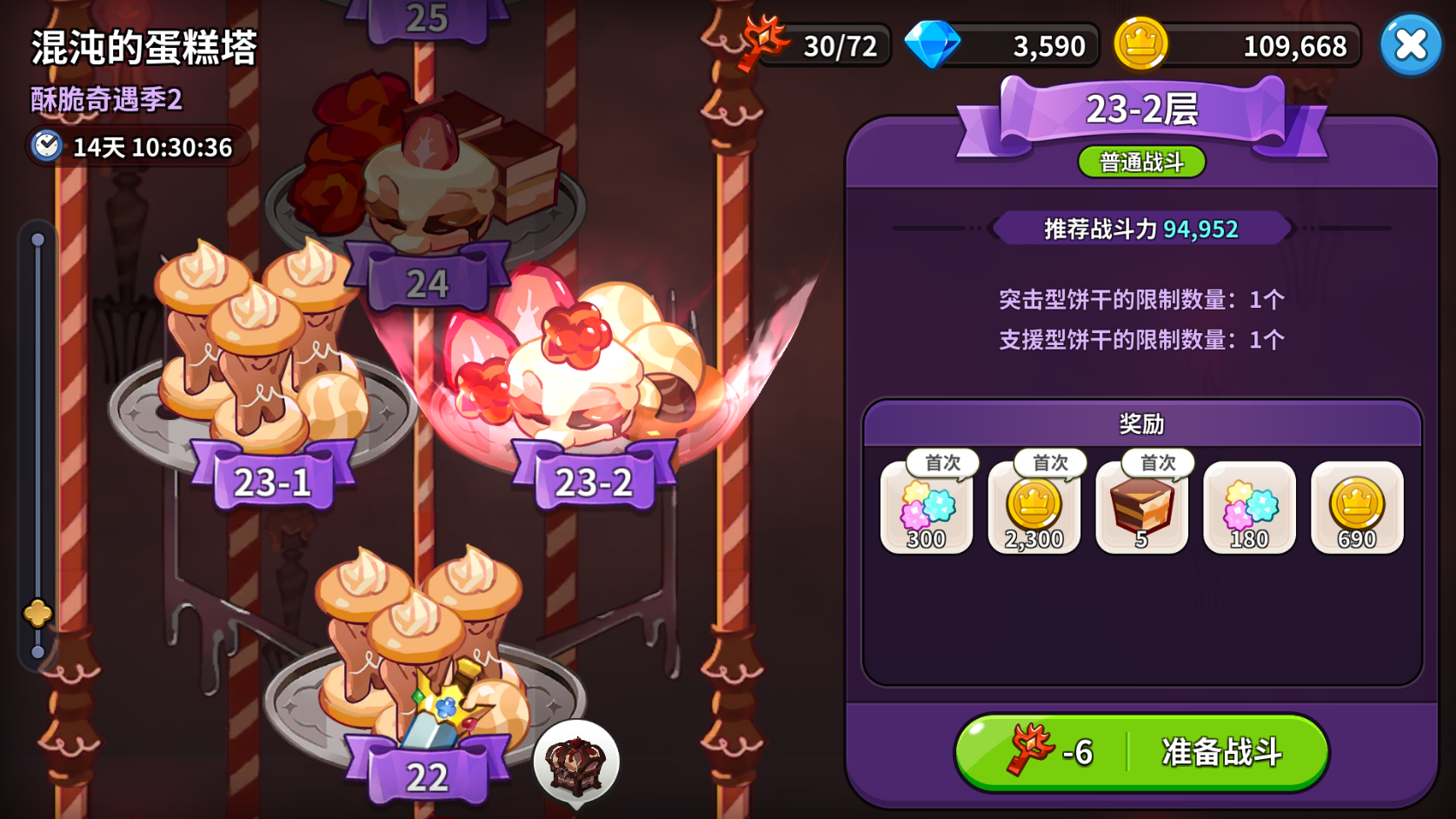
Task: Click the tower floor scrollbar handle
Action: [x=37, y=614]
